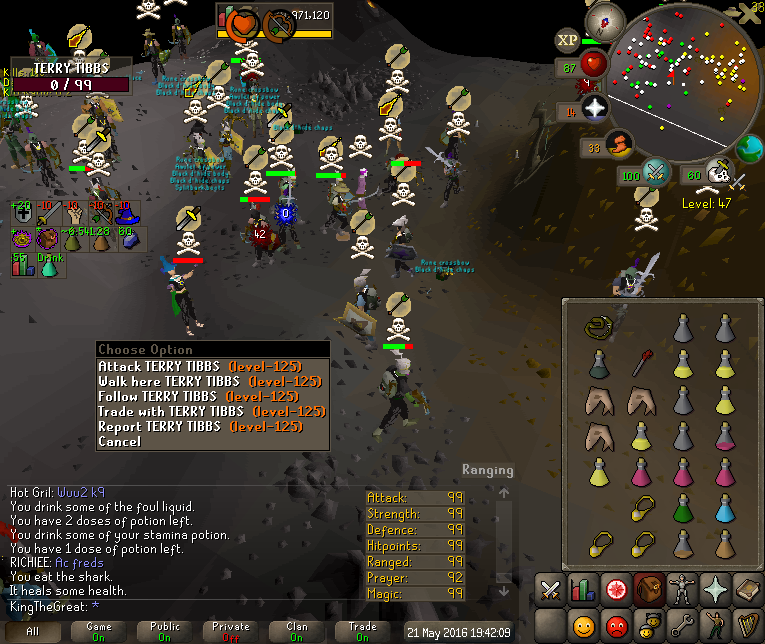Click the compass to face north
The image size is (765, 644).
coord(604,19)
